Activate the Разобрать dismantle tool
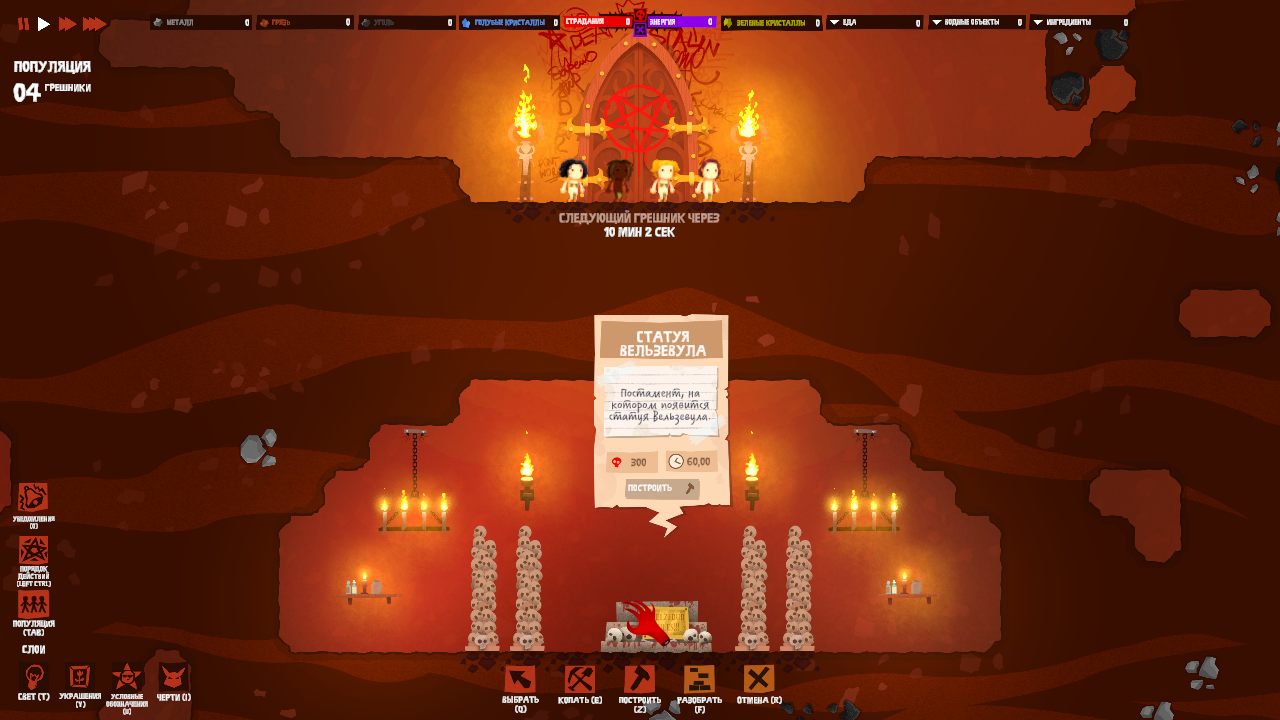Screen dimensions: 1280x720 [x=699, y=680]
